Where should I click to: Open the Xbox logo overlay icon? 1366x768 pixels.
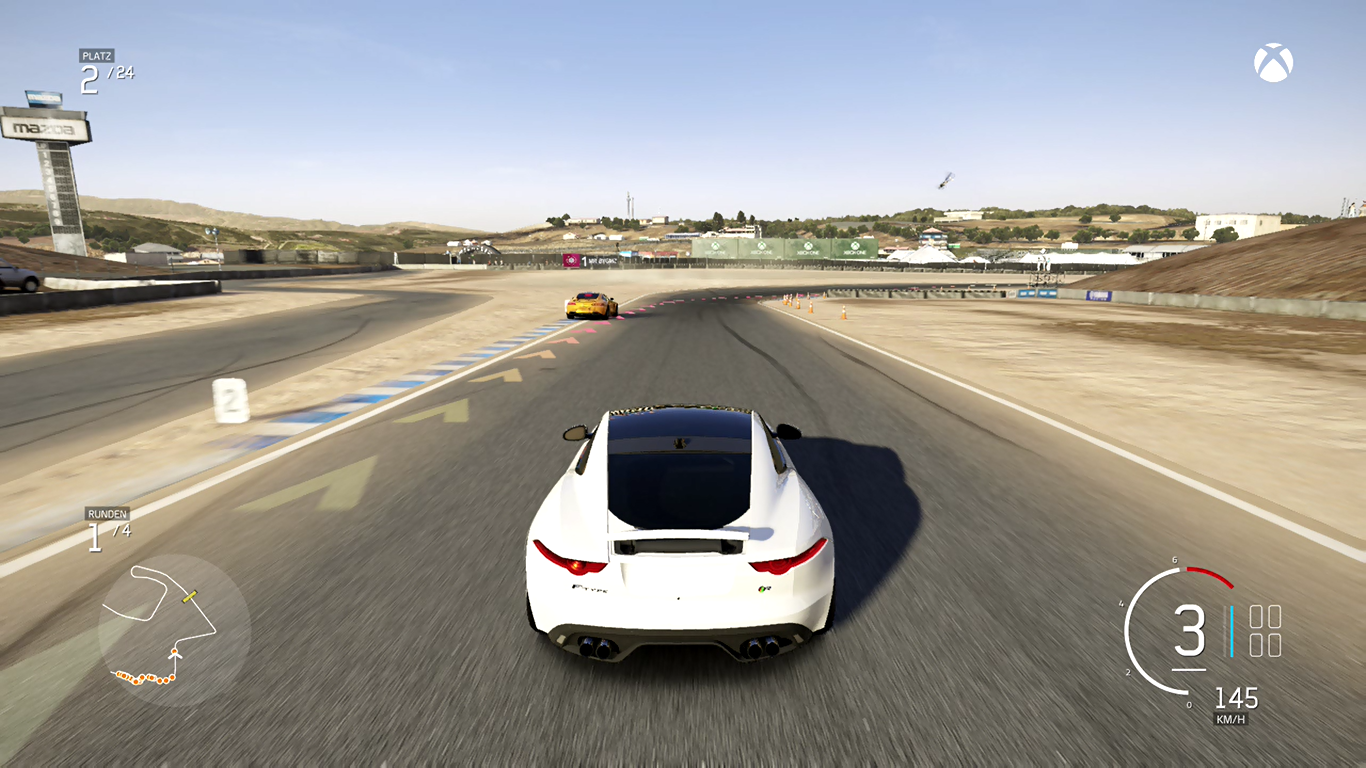point(1273,62)
